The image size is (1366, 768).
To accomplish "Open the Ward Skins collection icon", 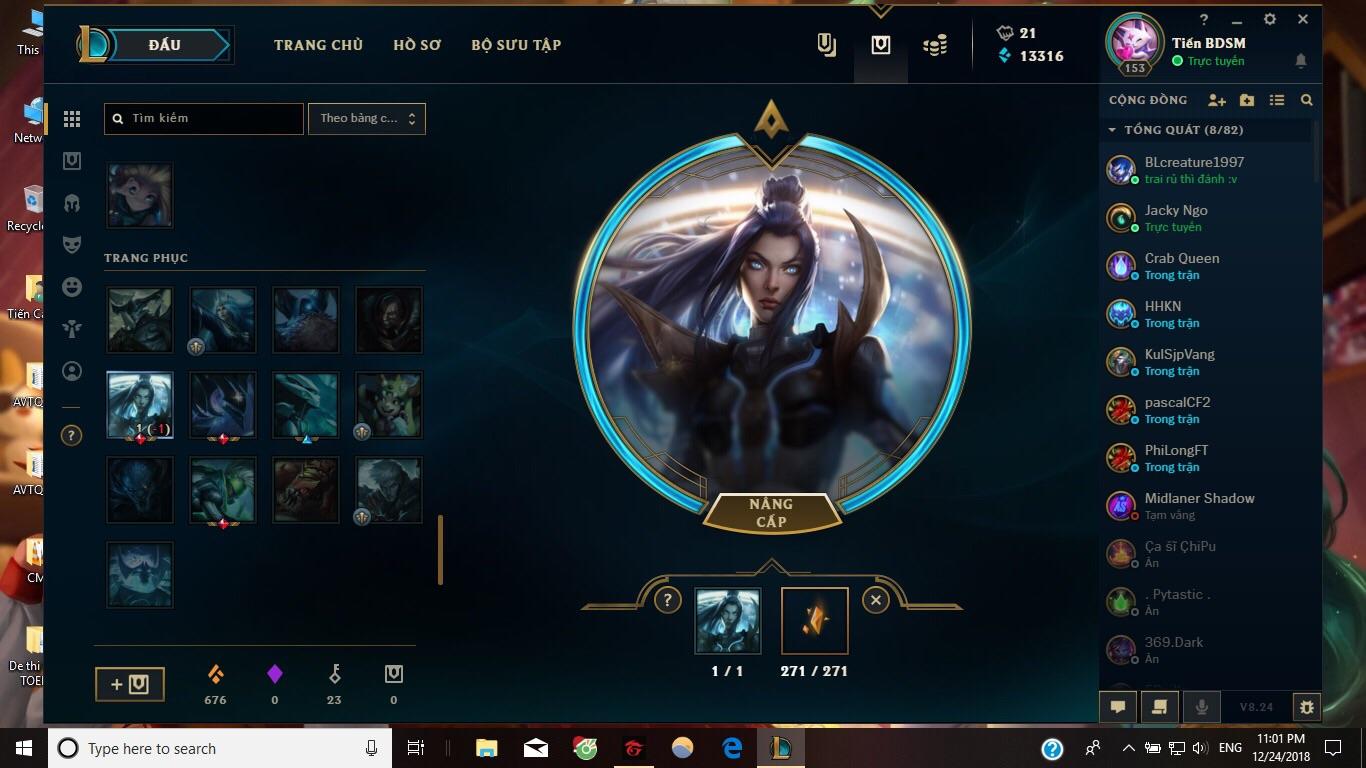I will pos(70,328).
